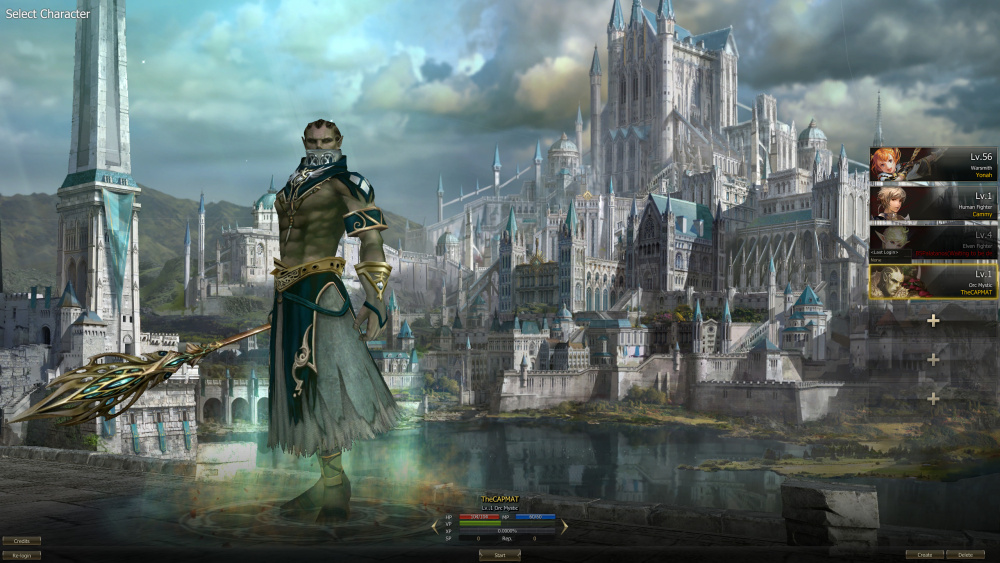Pick the Orc Mystic TheCAPMAT character

point(932,281)
